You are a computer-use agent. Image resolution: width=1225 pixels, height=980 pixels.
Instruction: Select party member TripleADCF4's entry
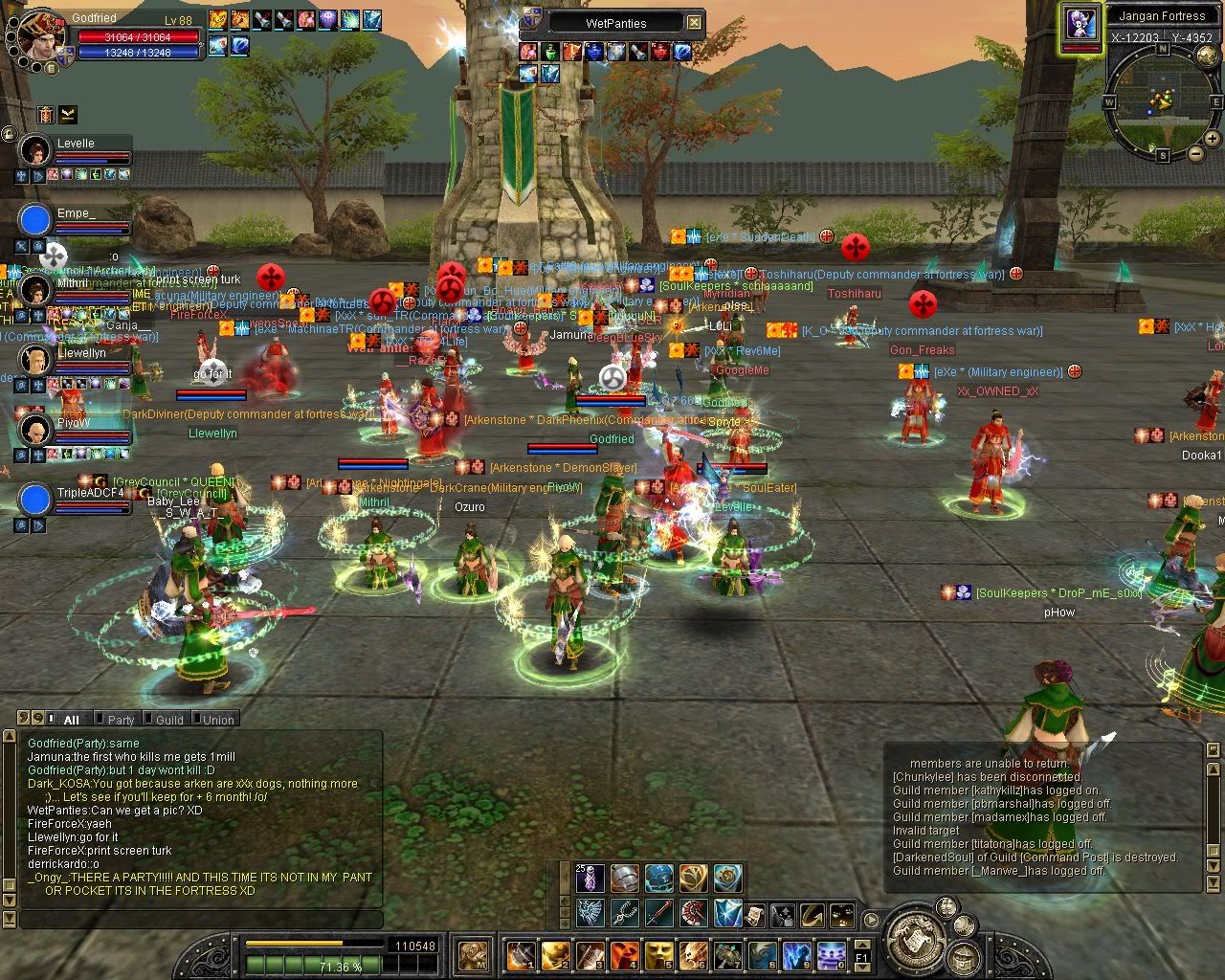(35, 500)
